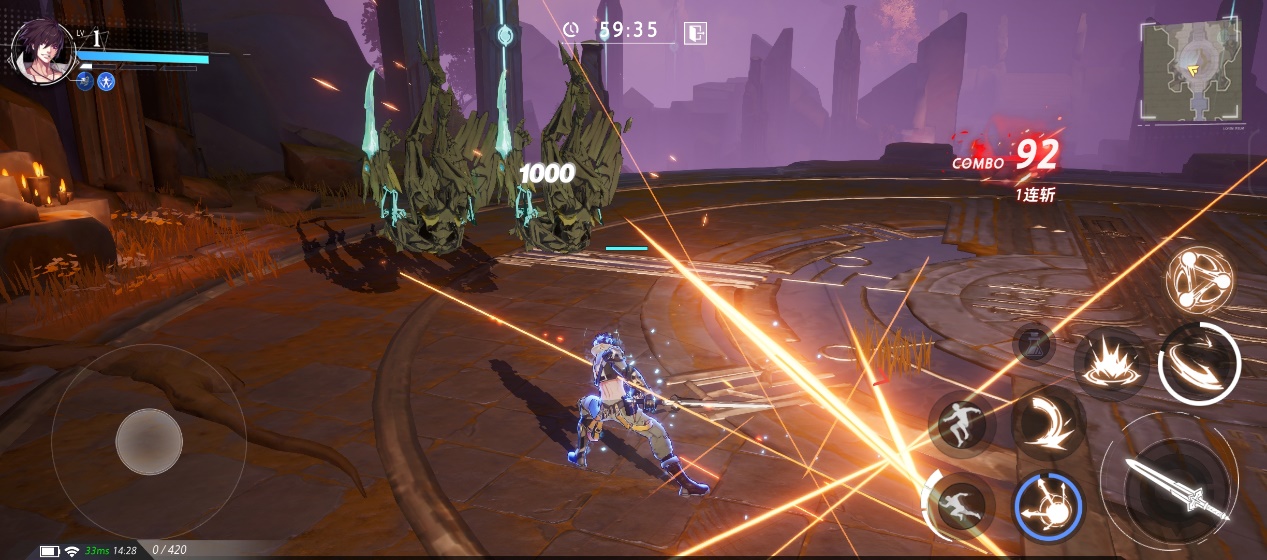Activate the whirlwind slash skill
Screen dimensions: 1267x560
pyautogui.click(x=1199, y=362)
